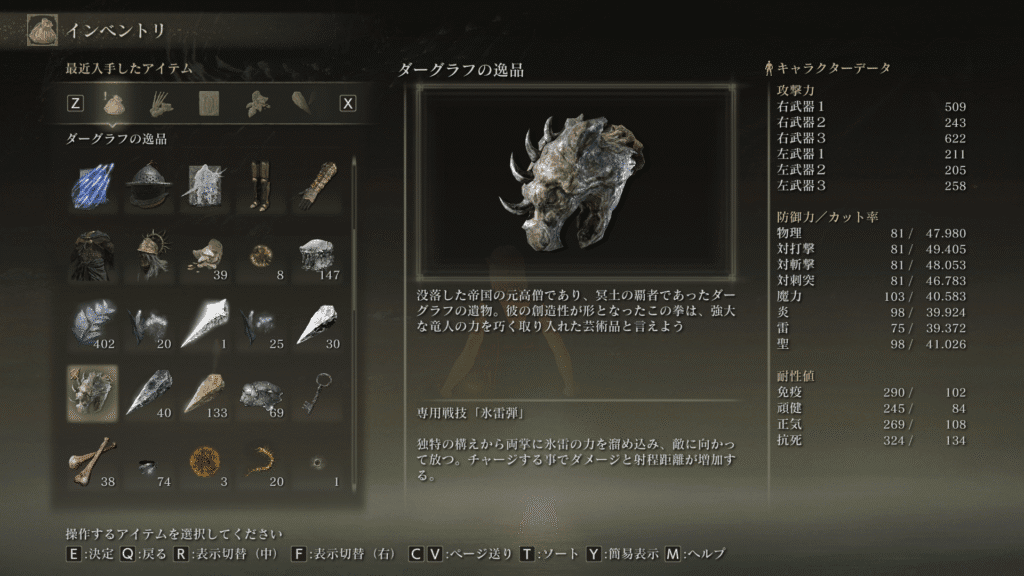Switch to the leaf herb category tab

click(x=259, y=102)
